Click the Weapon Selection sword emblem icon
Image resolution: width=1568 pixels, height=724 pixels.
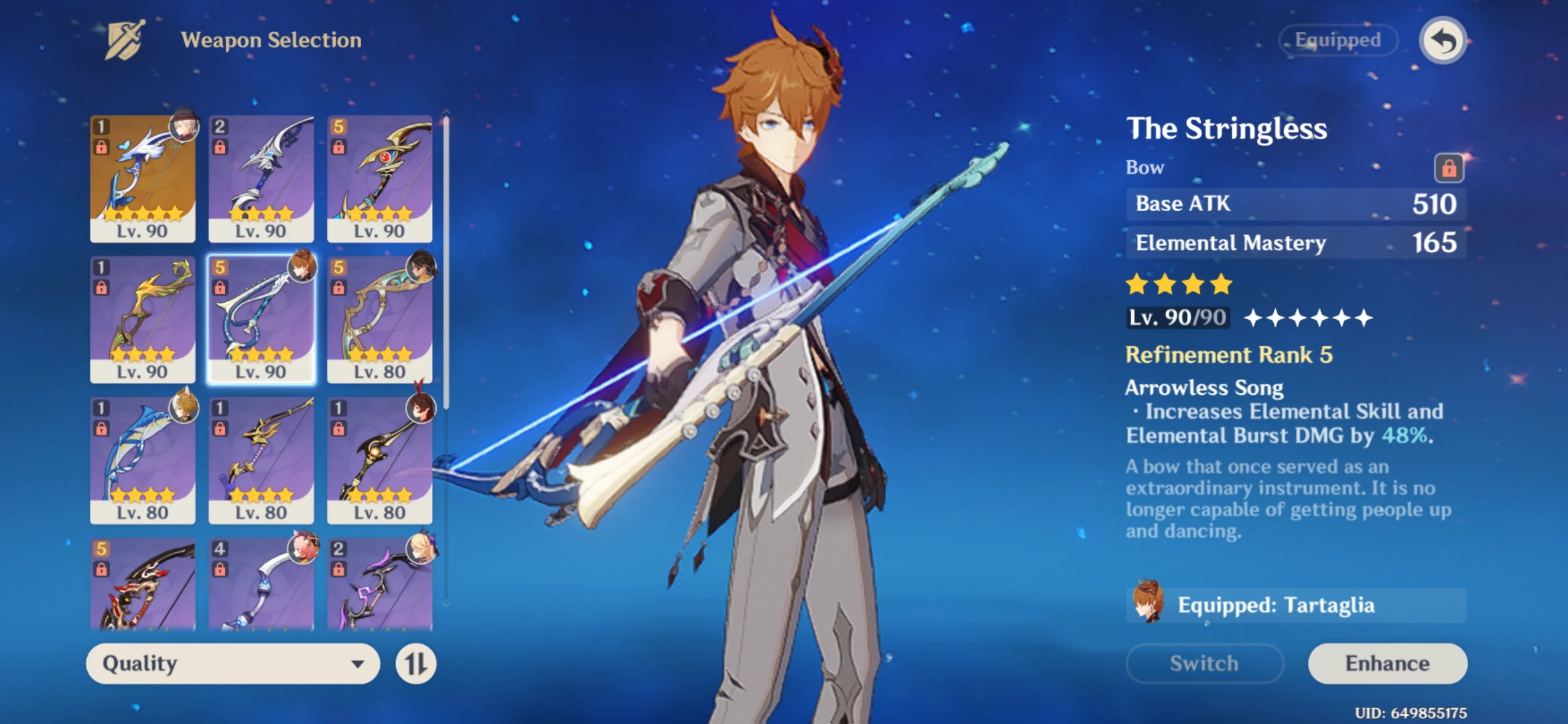[x=125, y=39]
